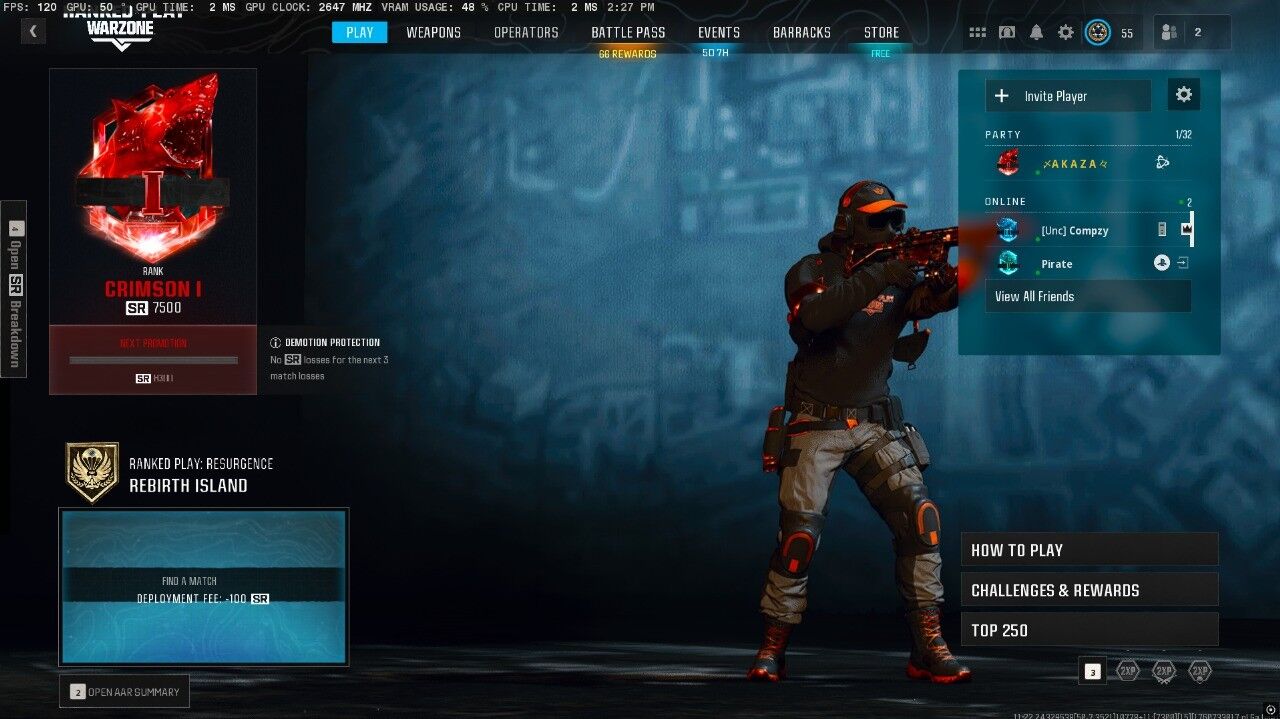
Task: Open the Operators tab
Action: tap(526, 32)
